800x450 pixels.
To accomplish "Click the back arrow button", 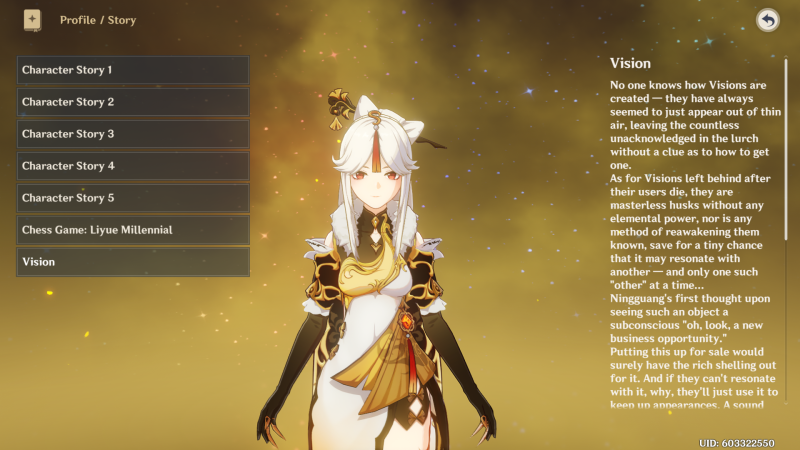I will tap(768, 20).
